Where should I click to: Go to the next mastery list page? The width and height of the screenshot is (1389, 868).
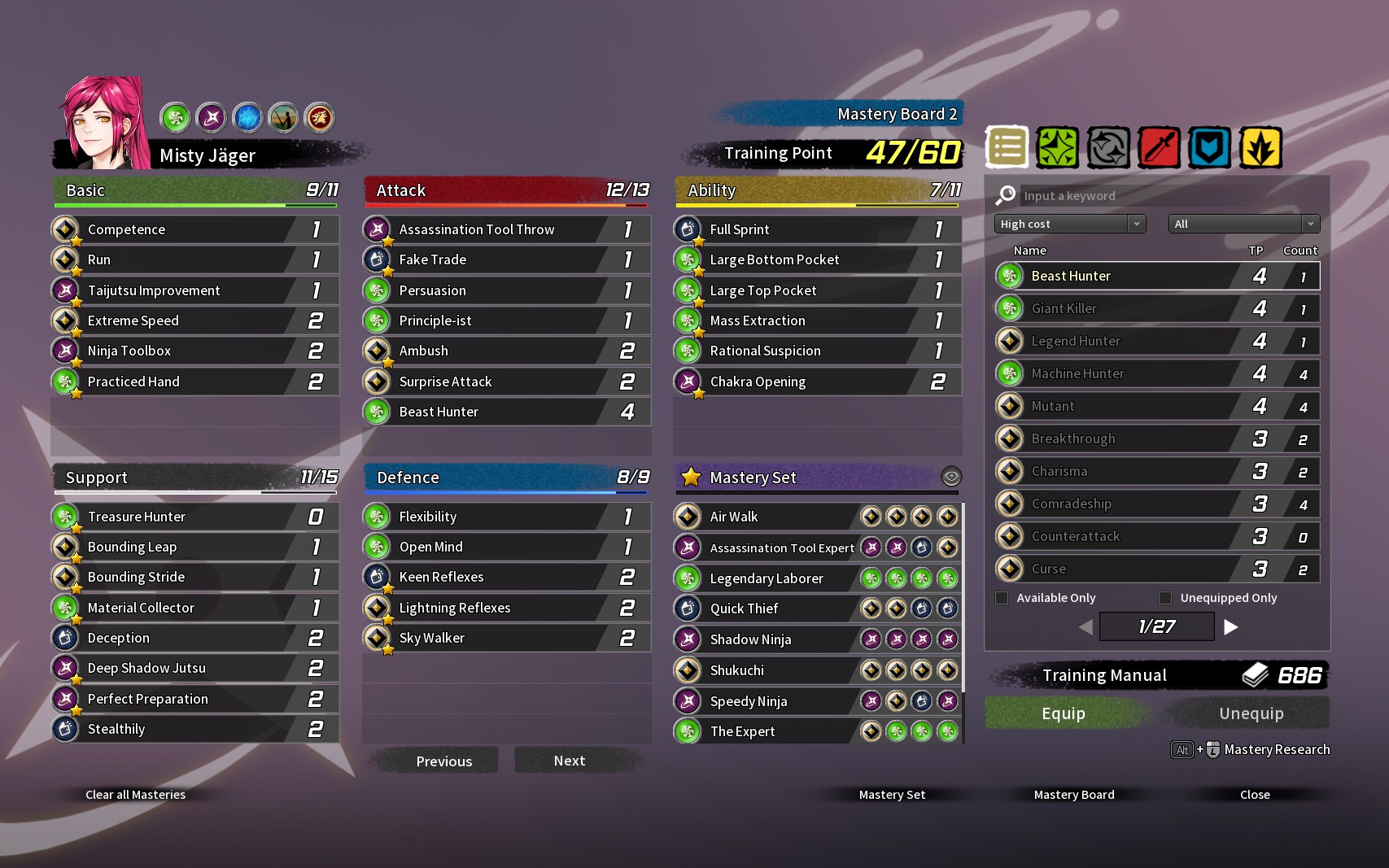tap(1231, 626)
